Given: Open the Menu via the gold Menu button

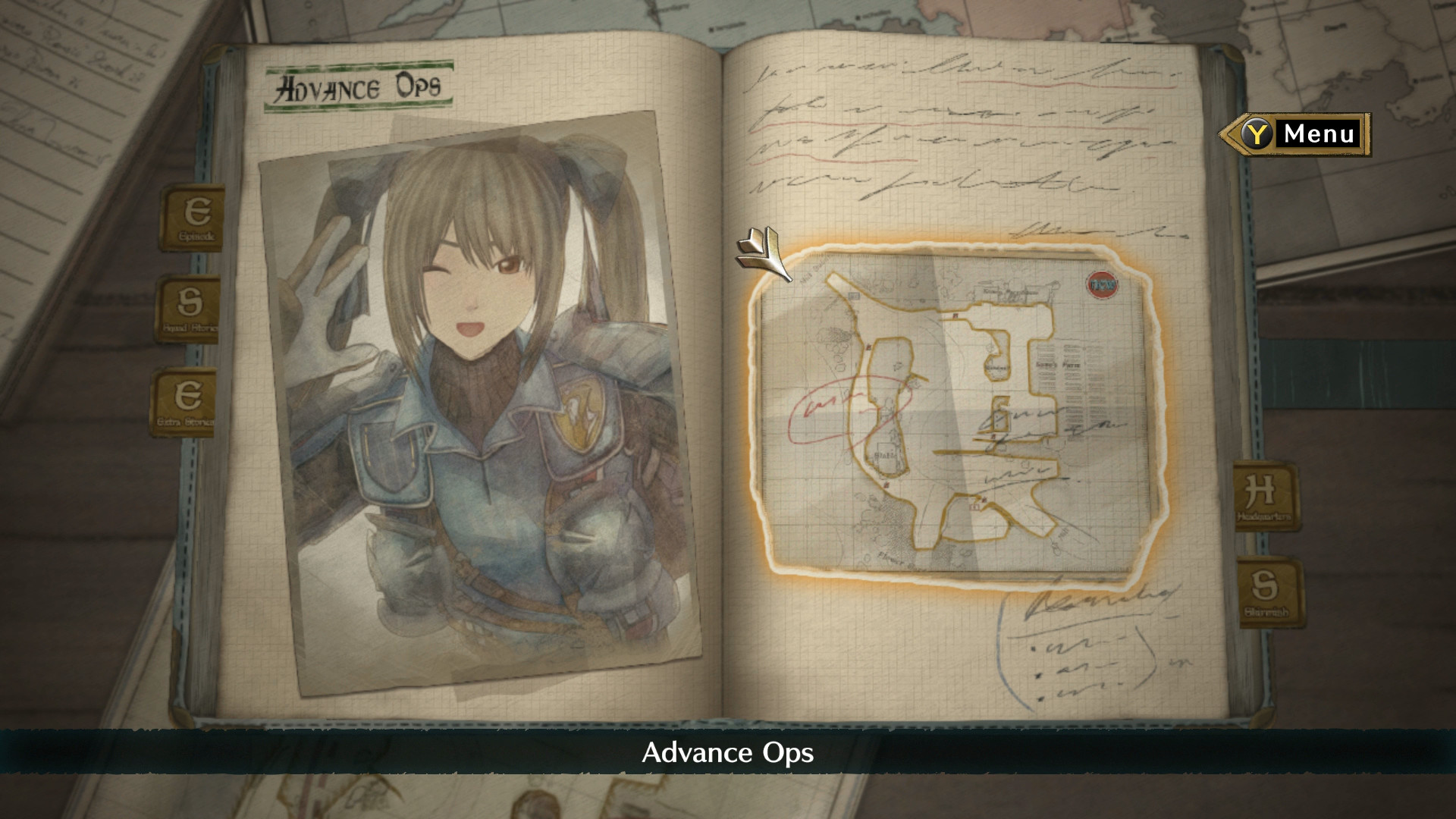Looking at the screenshot, I should point(1319,134).
